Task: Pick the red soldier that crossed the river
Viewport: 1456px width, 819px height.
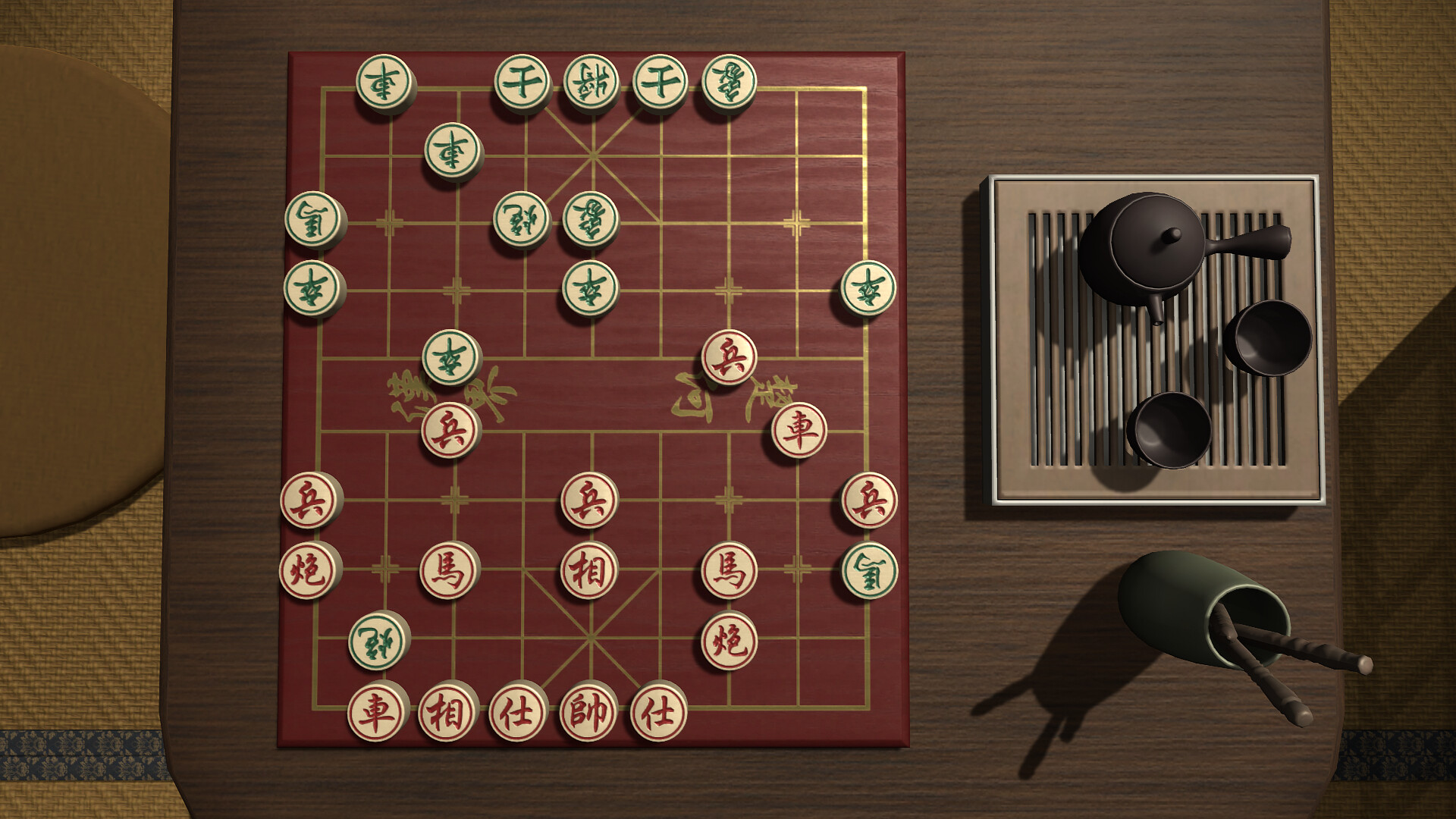Action: pos(729,357)
